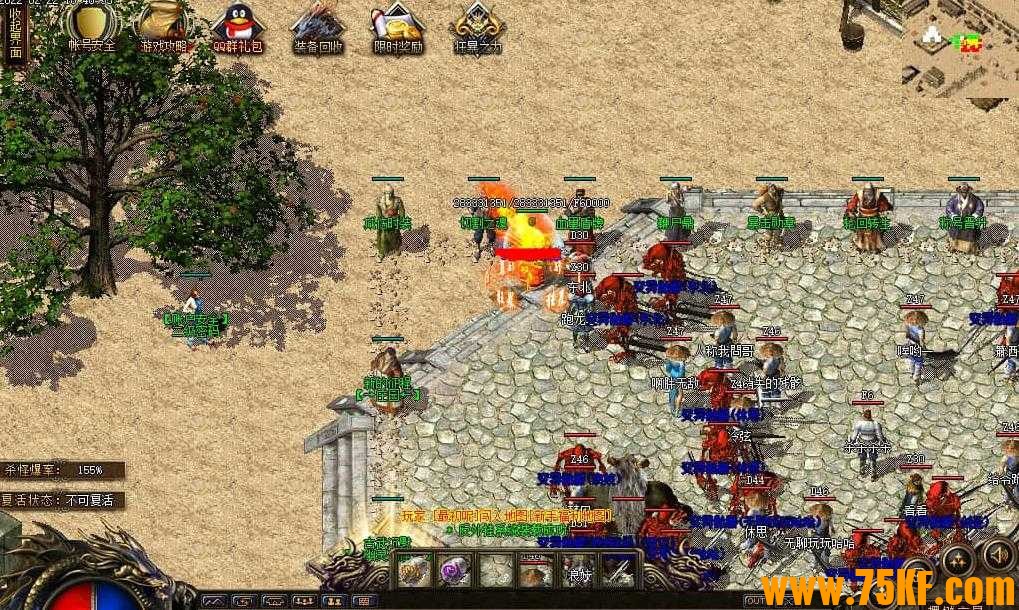Use the purple orb scroll hotbar slot
This screenshot has width=1019, height=610.
(455, 570)
